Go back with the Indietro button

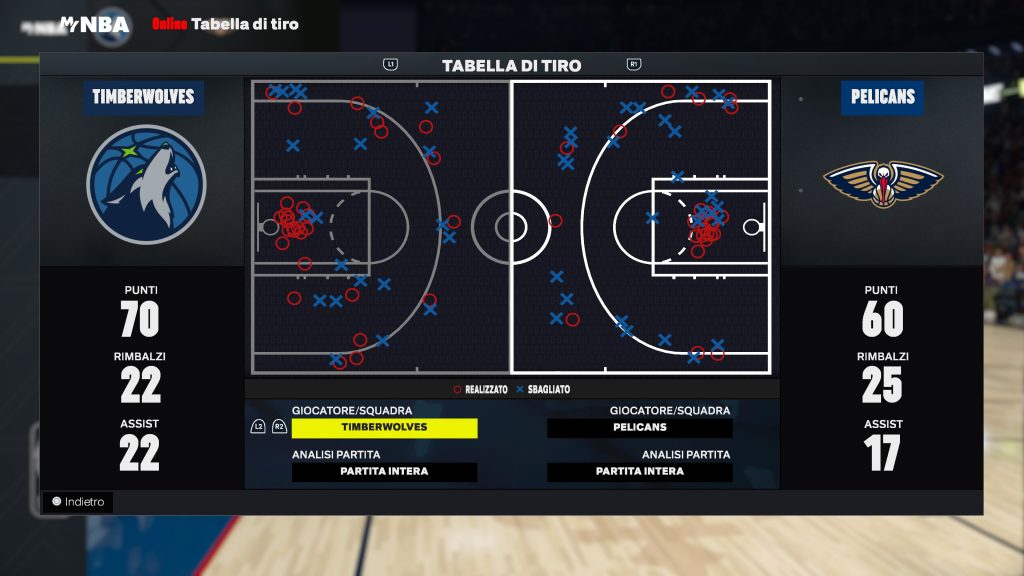[78, 502]
